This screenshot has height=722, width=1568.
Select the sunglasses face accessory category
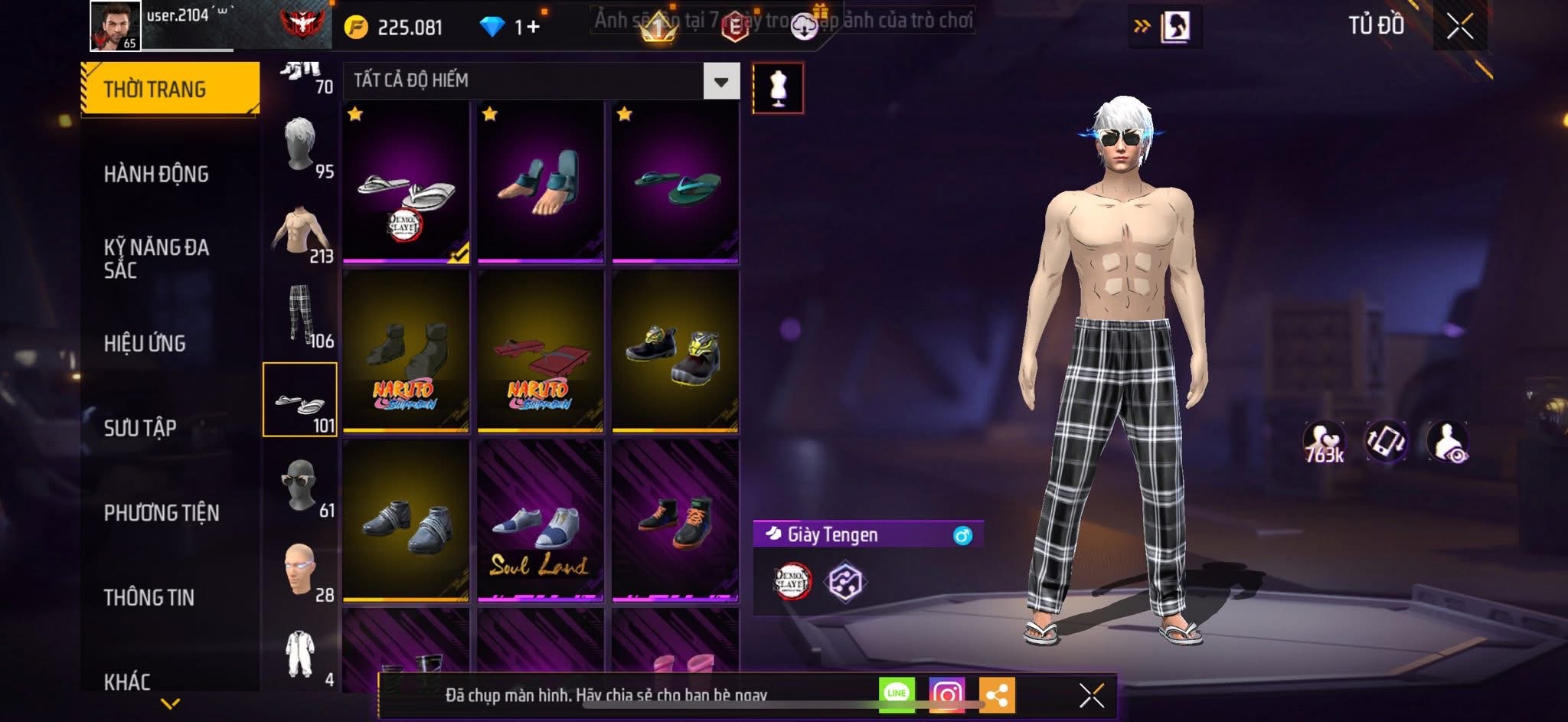300,486
